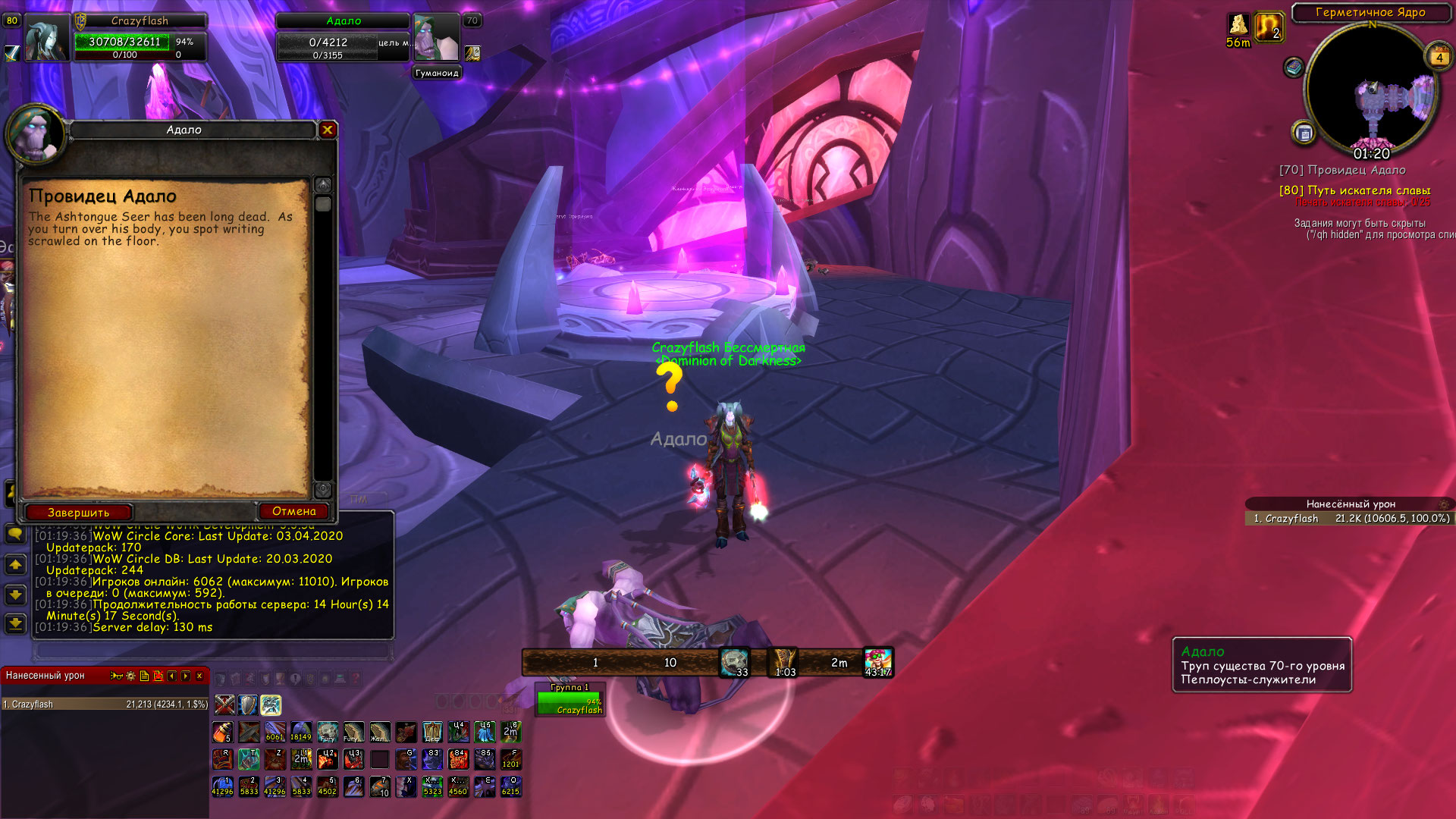The width and height of the screenshot is (1456, 819).
Task: Select the Crazyflash player portrait
Action: pyautogui.click(x=47, y=38)
